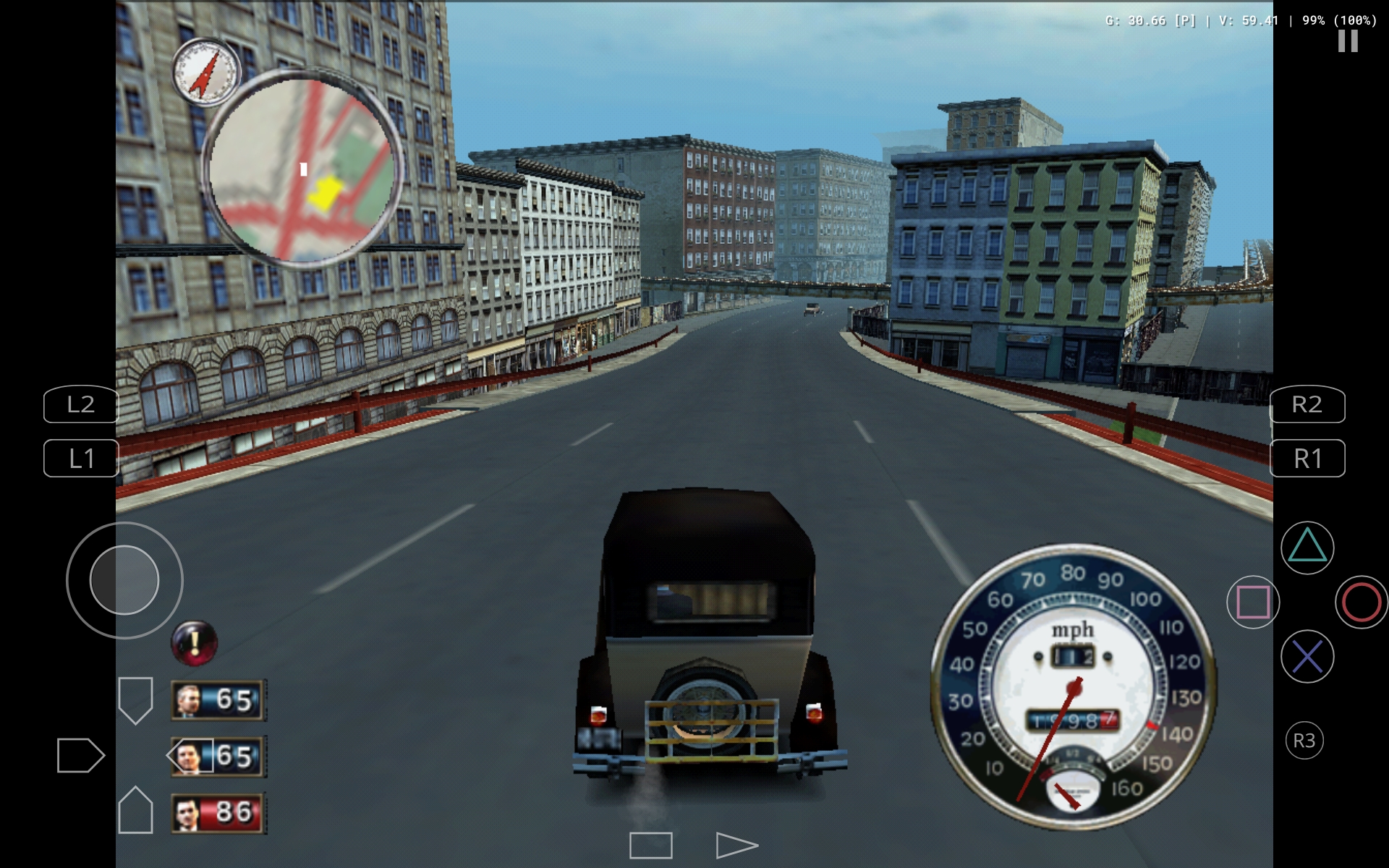Touch the left analog stick knob
The height and width of the screenshot is (868, 1389).
tap(124, 580)
